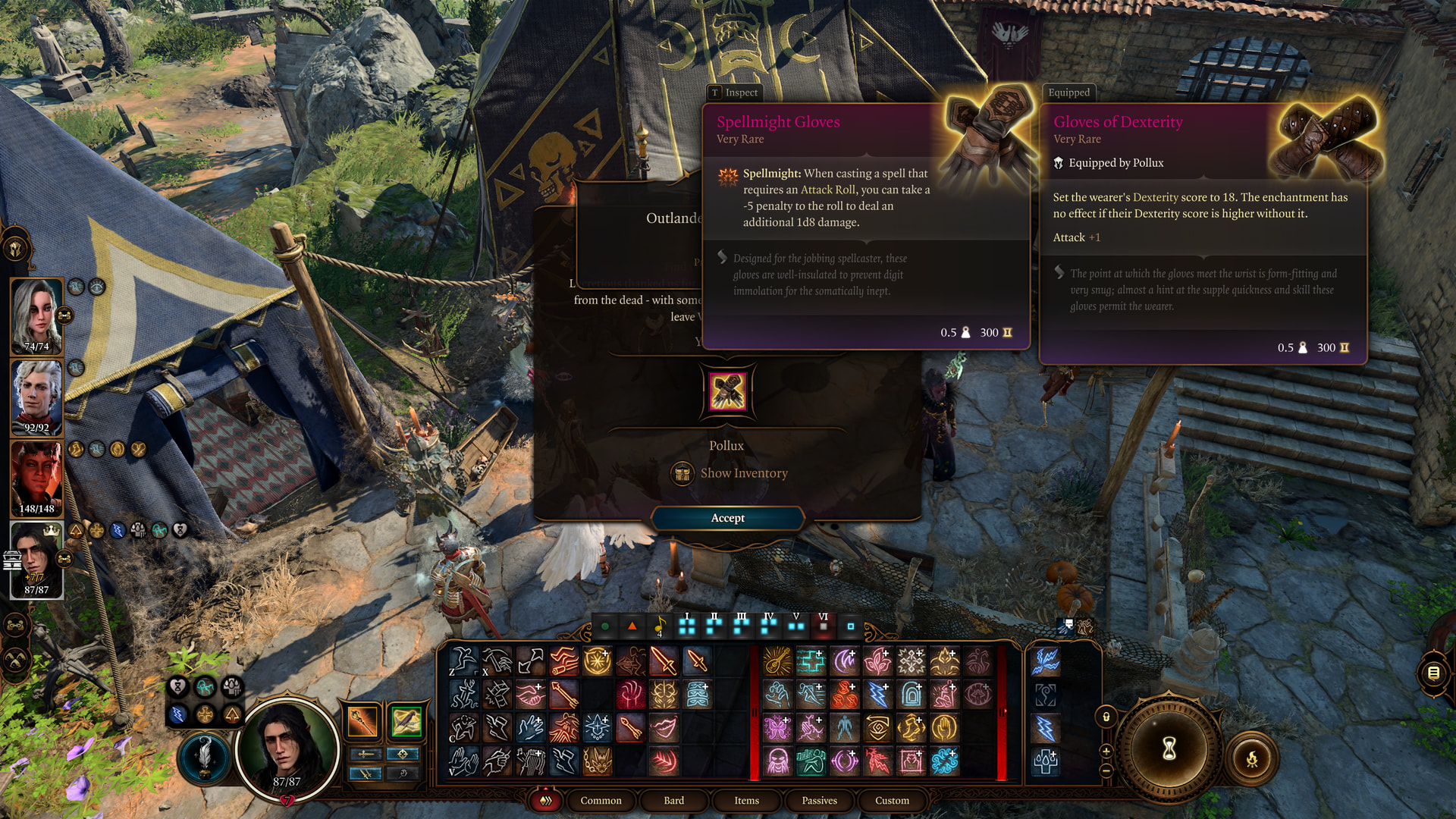
Task: Open the Custom hotbar tab
Action: pos(892,801)
